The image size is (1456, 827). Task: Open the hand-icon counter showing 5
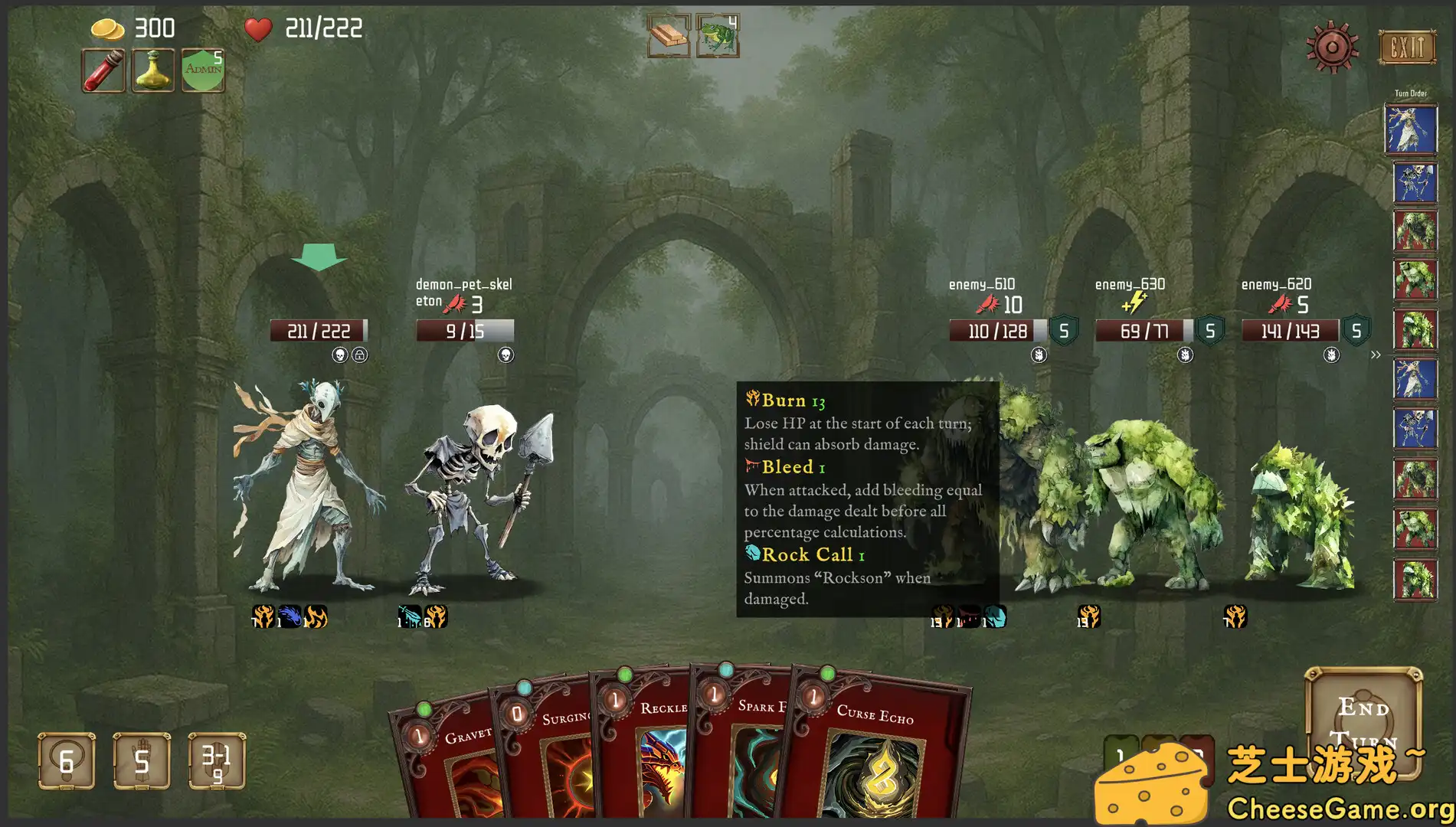coord(142,760)
